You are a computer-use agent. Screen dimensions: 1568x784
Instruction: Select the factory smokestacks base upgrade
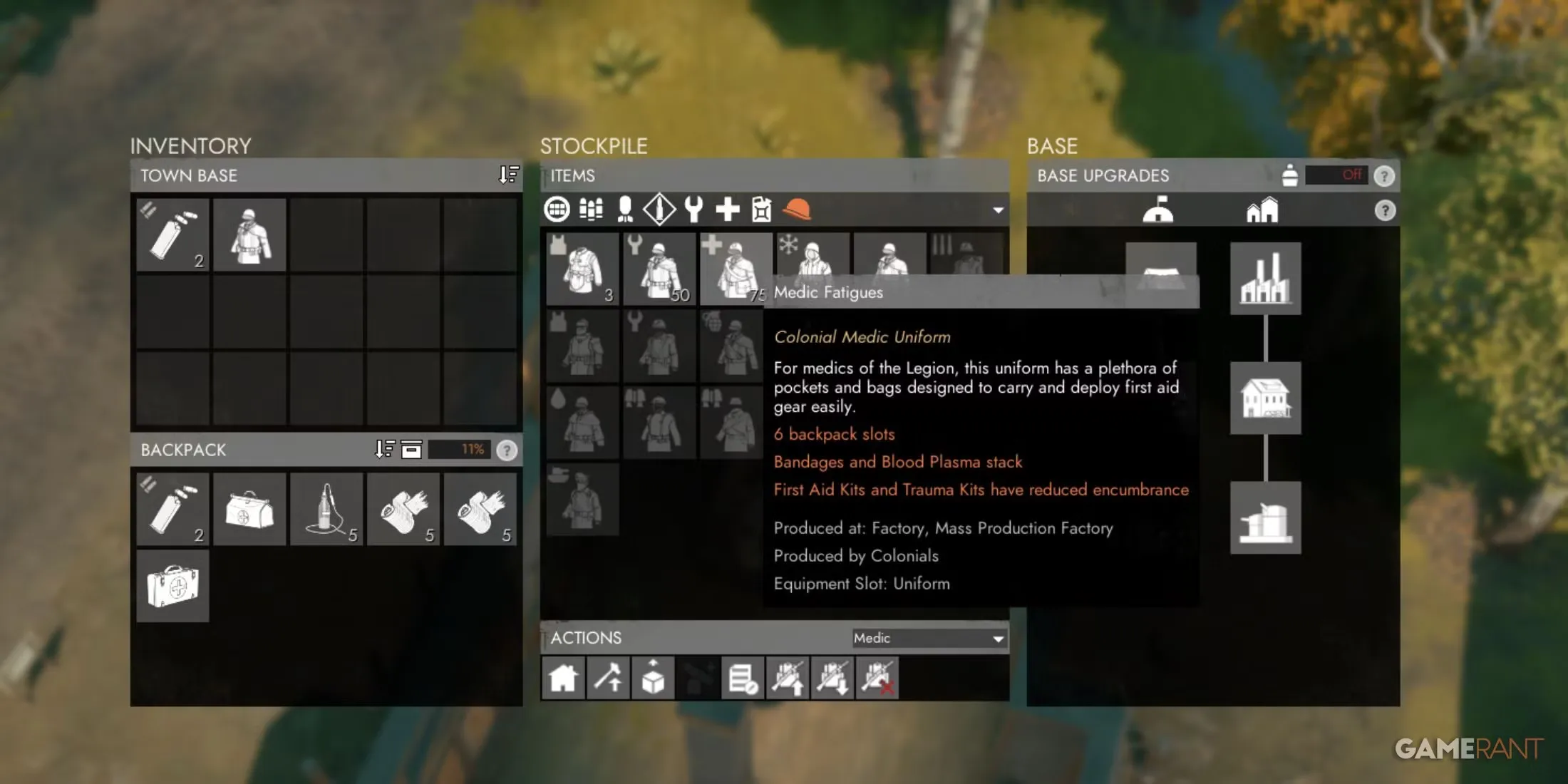coord(1265,278)
